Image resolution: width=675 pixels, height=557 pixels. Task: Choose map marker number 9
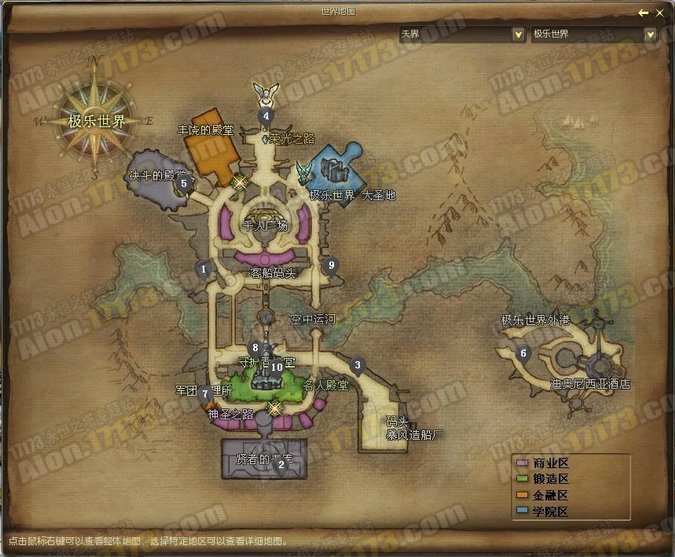click(x=332, y=264)
